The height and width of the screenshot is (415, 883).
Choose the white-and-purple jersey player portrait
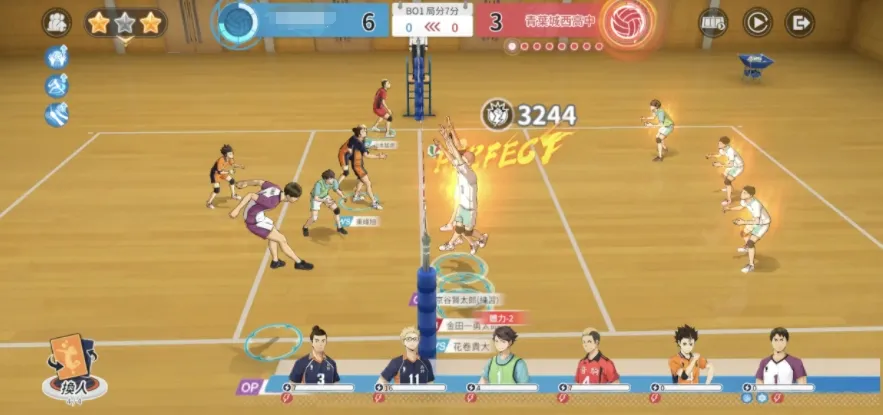(x=781, y=357)
